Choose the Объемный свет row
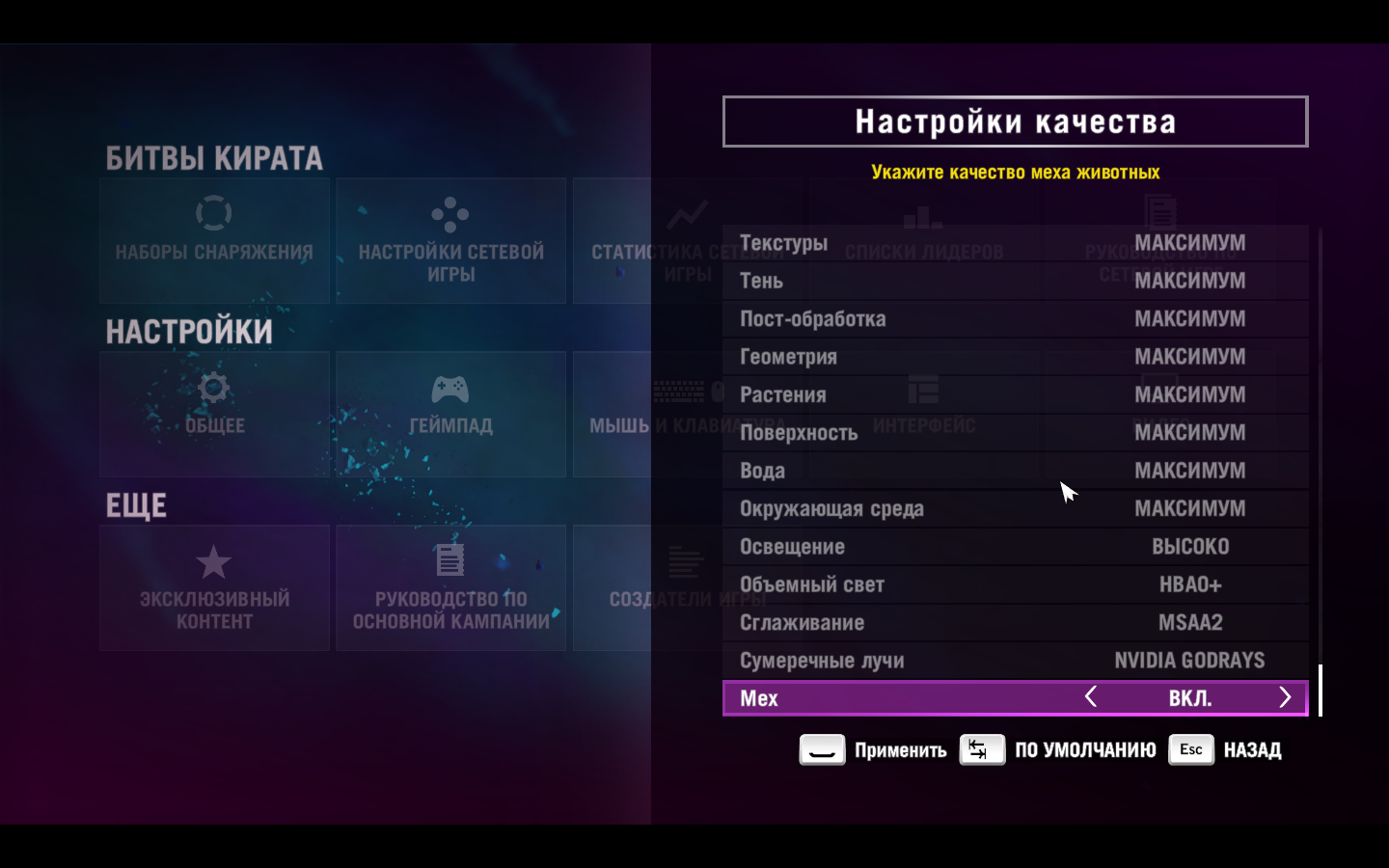Viewport: 1389px width, 868px height. point(1015,584)
